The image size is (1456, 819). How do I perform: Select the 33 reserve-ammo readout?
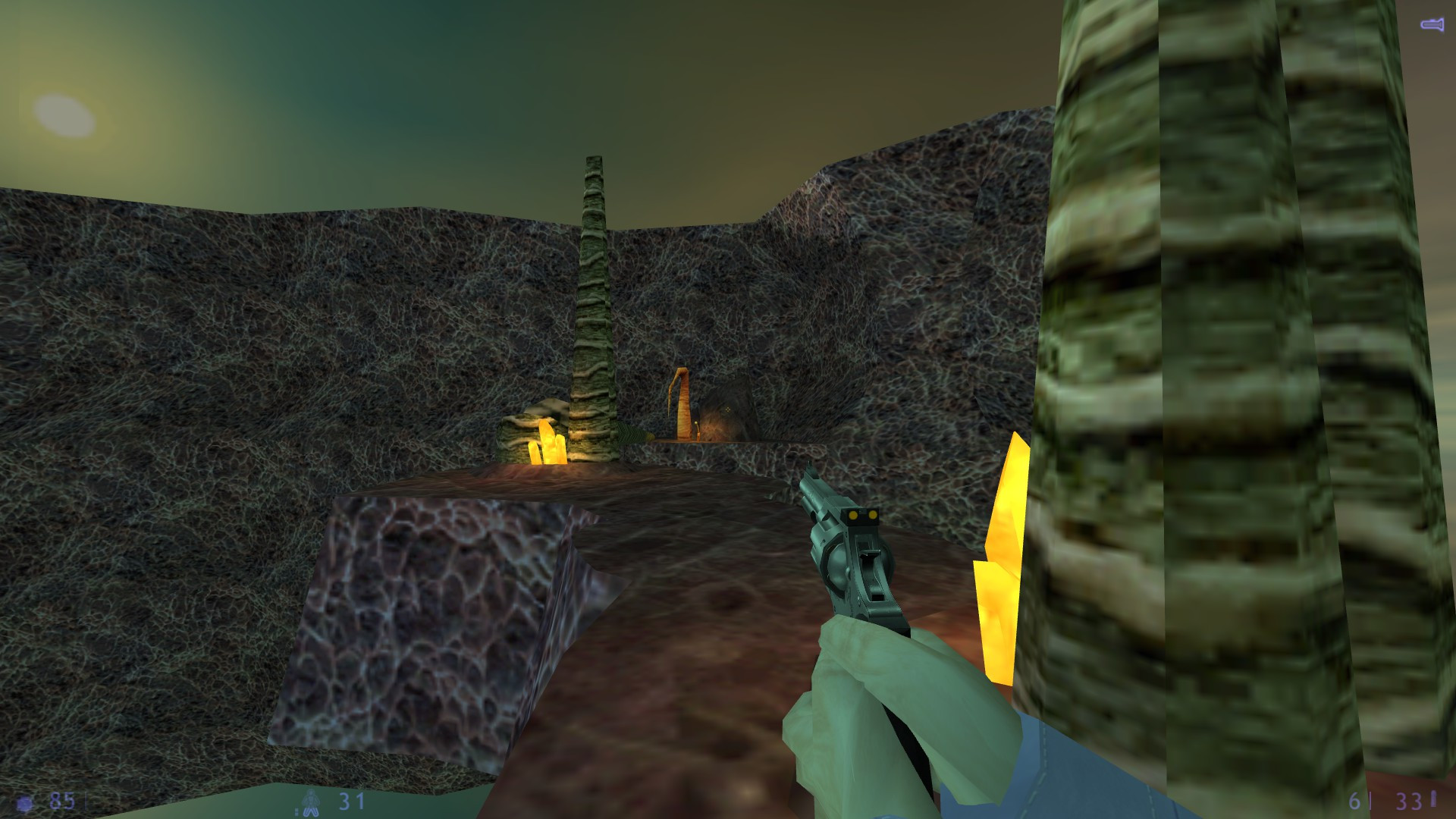1409,800
